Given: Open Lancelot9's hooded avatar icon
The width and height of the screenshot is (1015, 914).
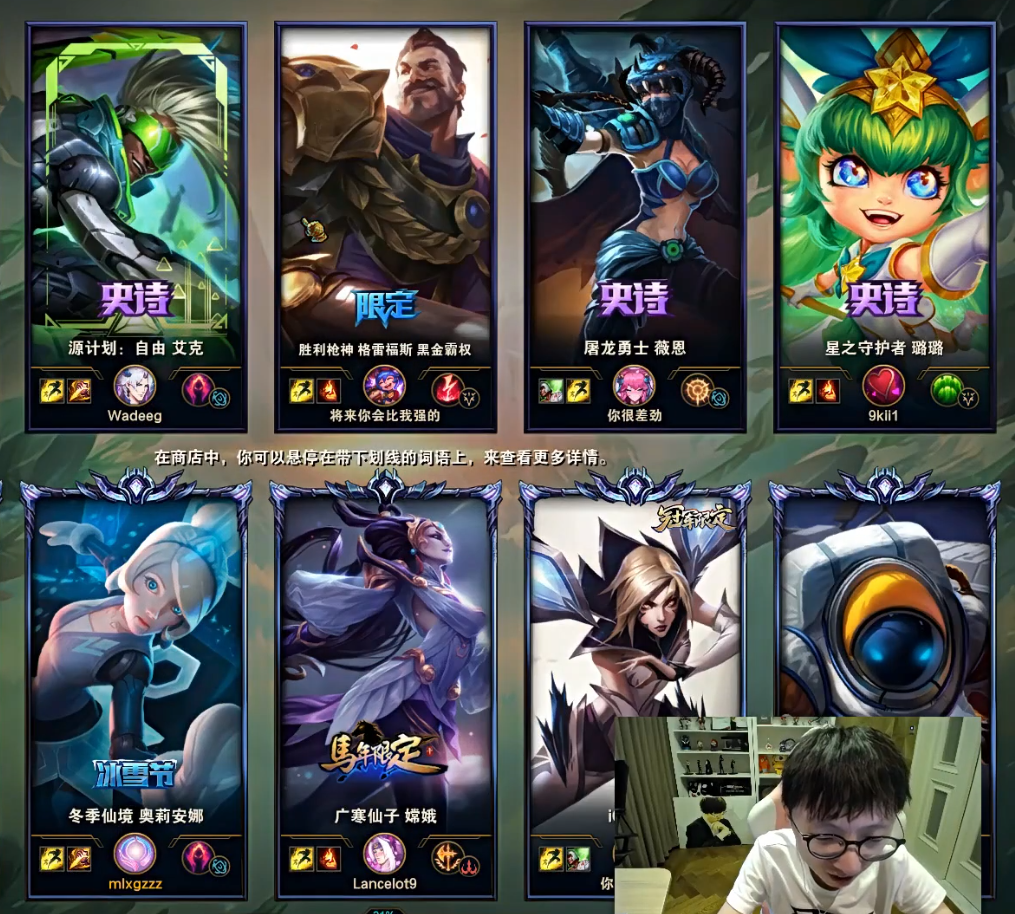Looking at the screenshot, I should point(384,855).
